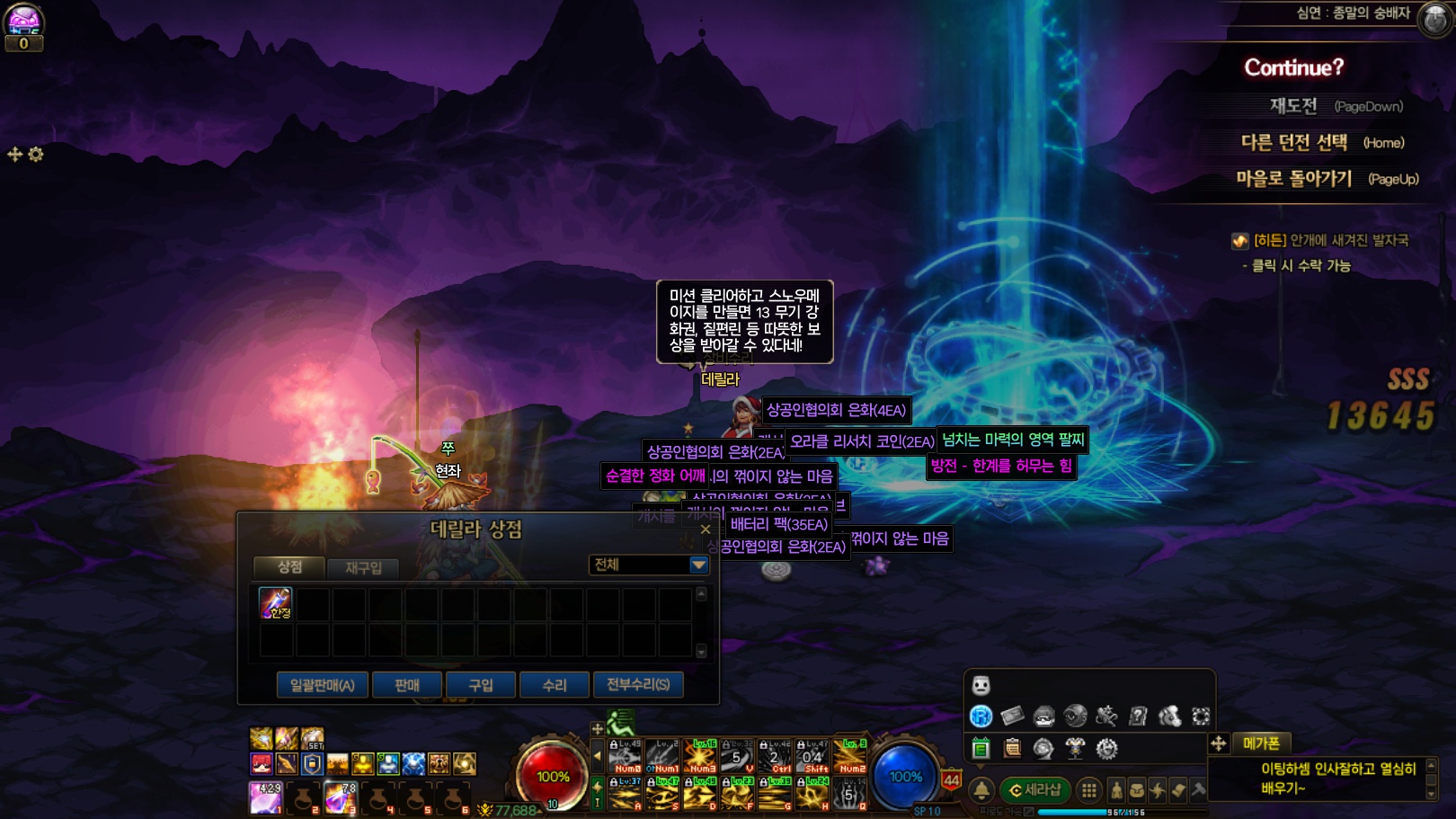Click the bell notification icon

coord(981,790)
